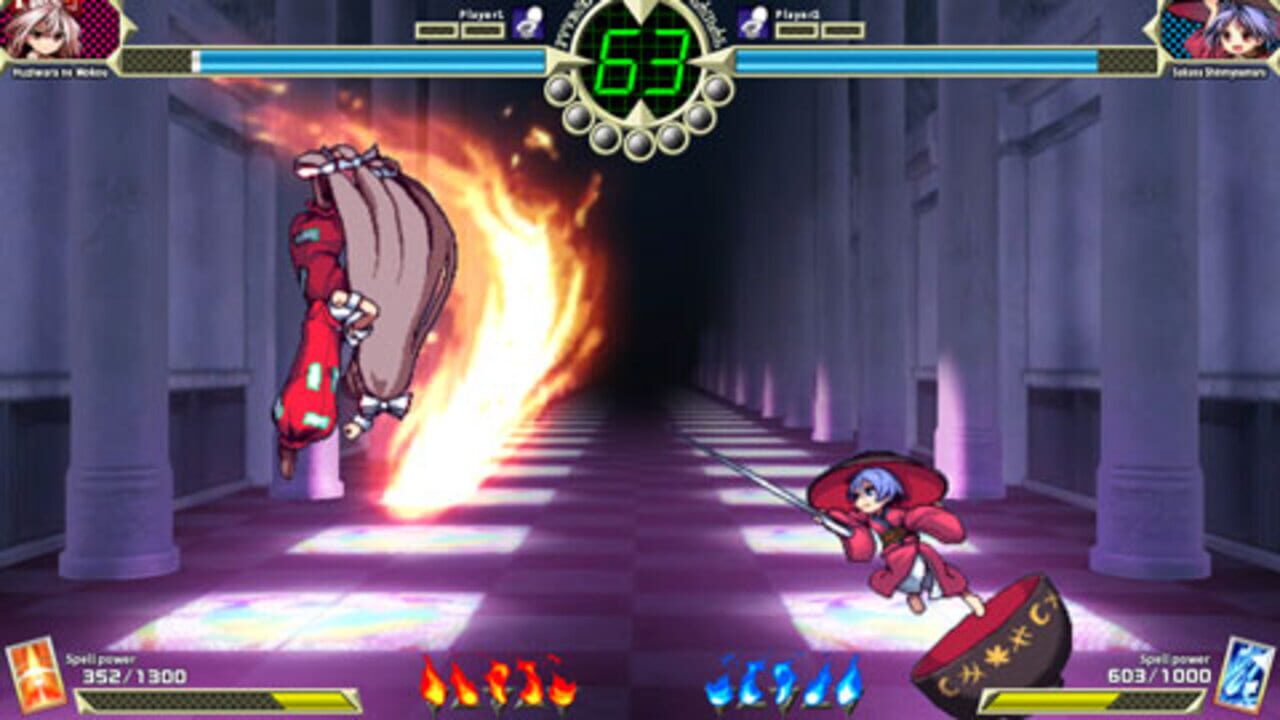This screenshot has width=1280, height=720.
Task: Click Sukuna Shinmyoumaru's character portrait
Action: pyautogui.click(x=1225, y=30)
